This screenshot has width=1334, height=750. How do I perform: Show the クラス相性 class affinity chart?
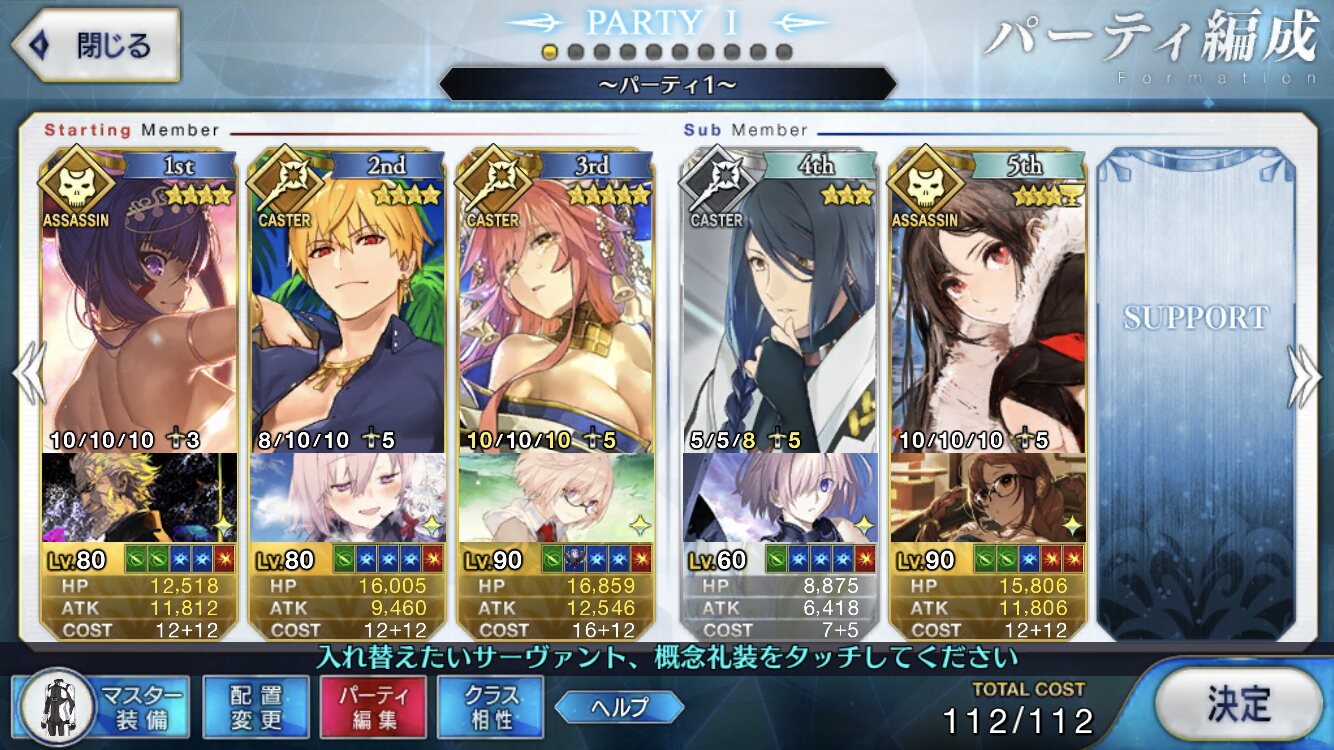tap(490, 706)
